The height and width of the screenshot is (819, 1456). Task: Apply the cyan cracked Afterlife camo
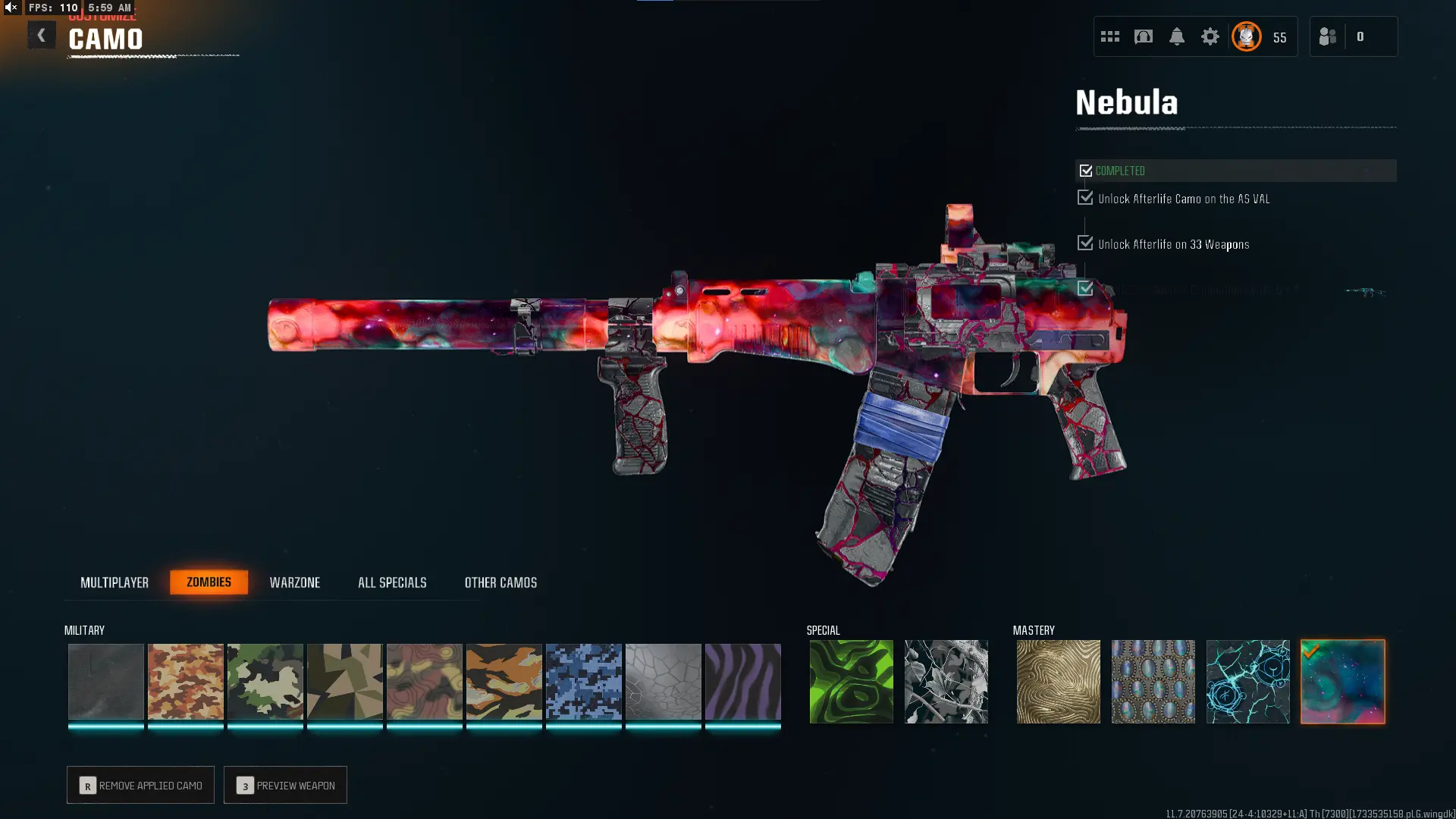[x=1247, y=681]
